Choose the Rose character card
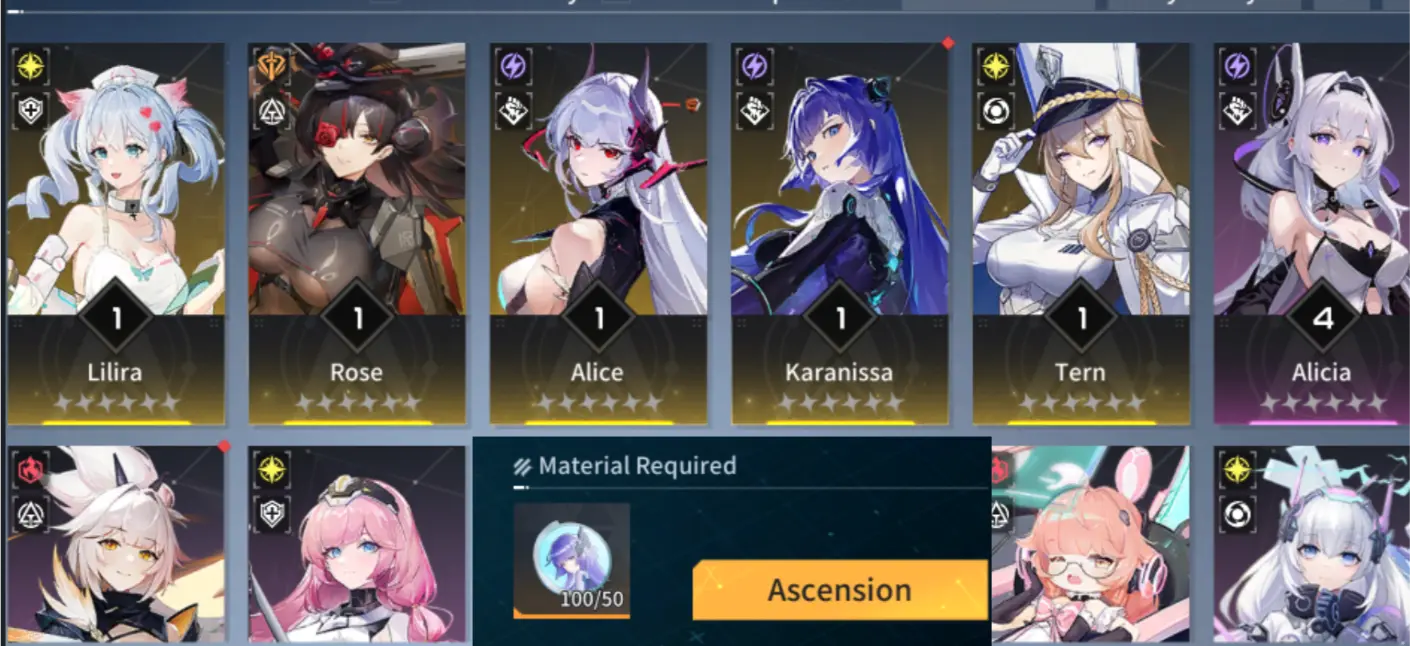This screenshot has height=646, width=1410. pos(357,232)
